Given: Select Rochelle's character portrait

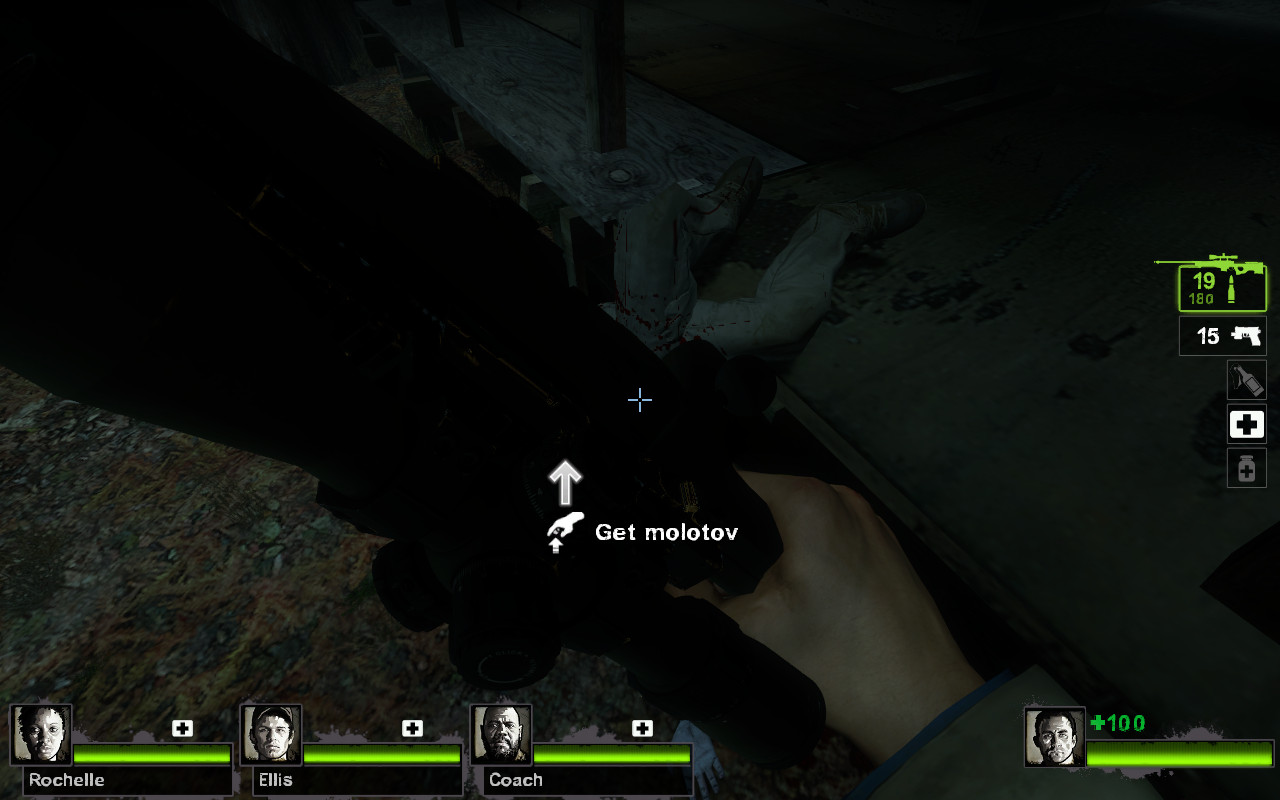Looking at the screenshot, I should point(42,735).
